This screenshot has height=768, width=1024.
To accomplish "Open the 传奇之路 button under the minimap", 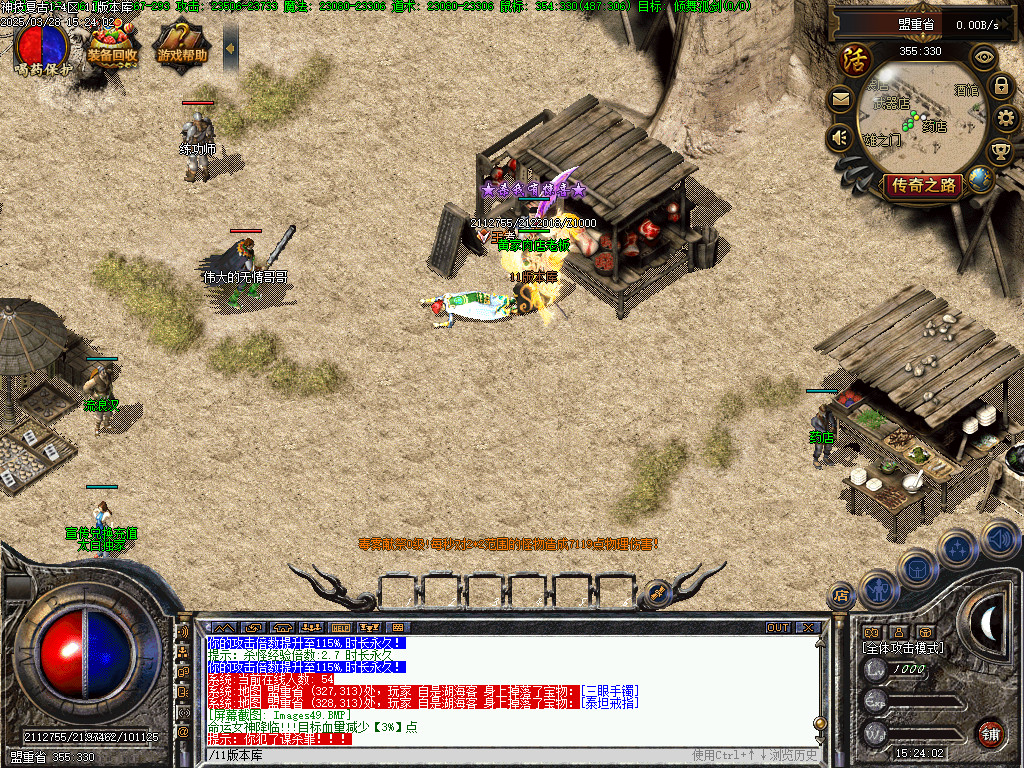I will point(922,185).
